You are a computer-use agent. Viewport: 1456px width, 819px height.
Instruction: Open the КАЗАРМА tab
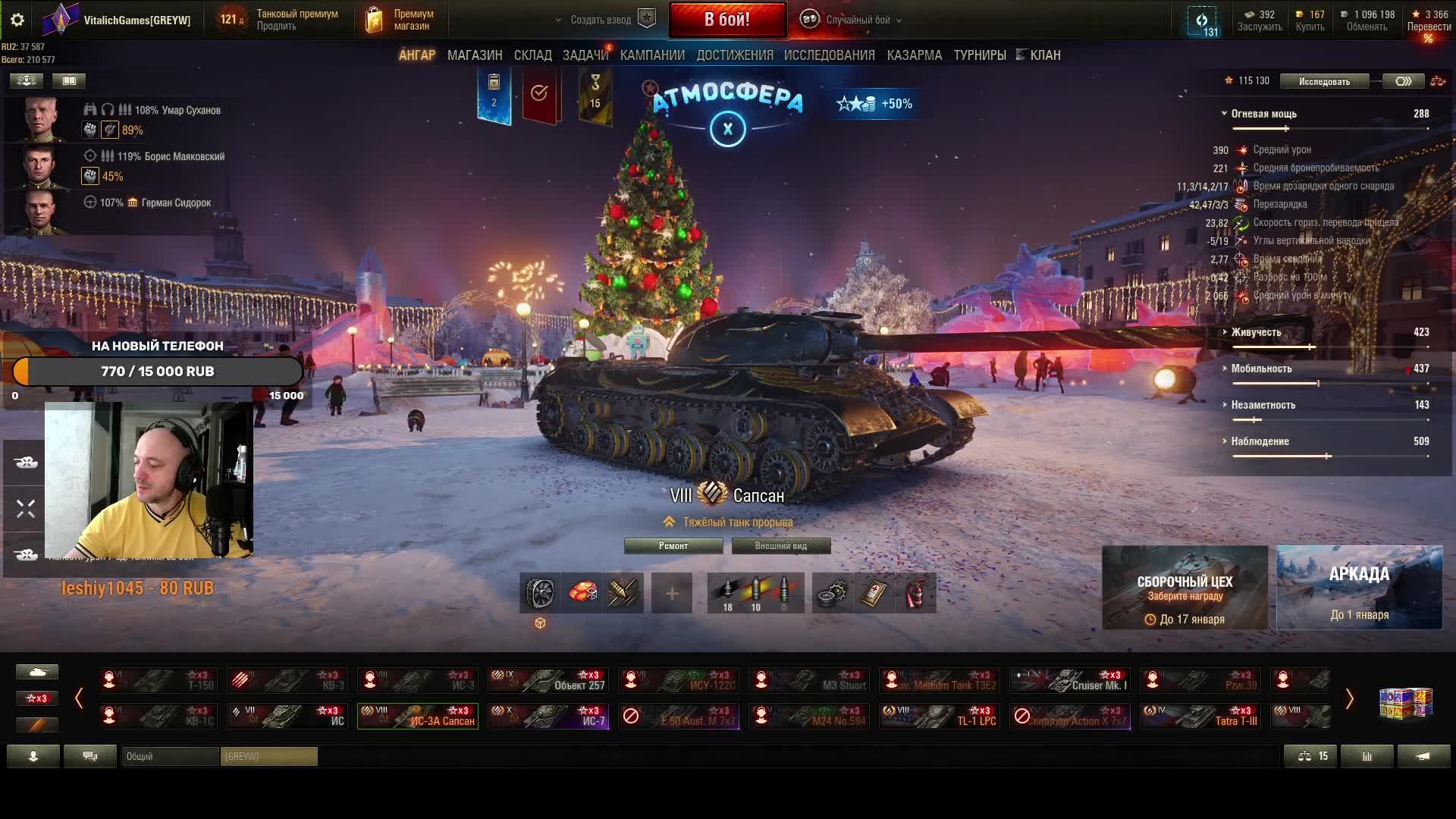coord(914,55)
